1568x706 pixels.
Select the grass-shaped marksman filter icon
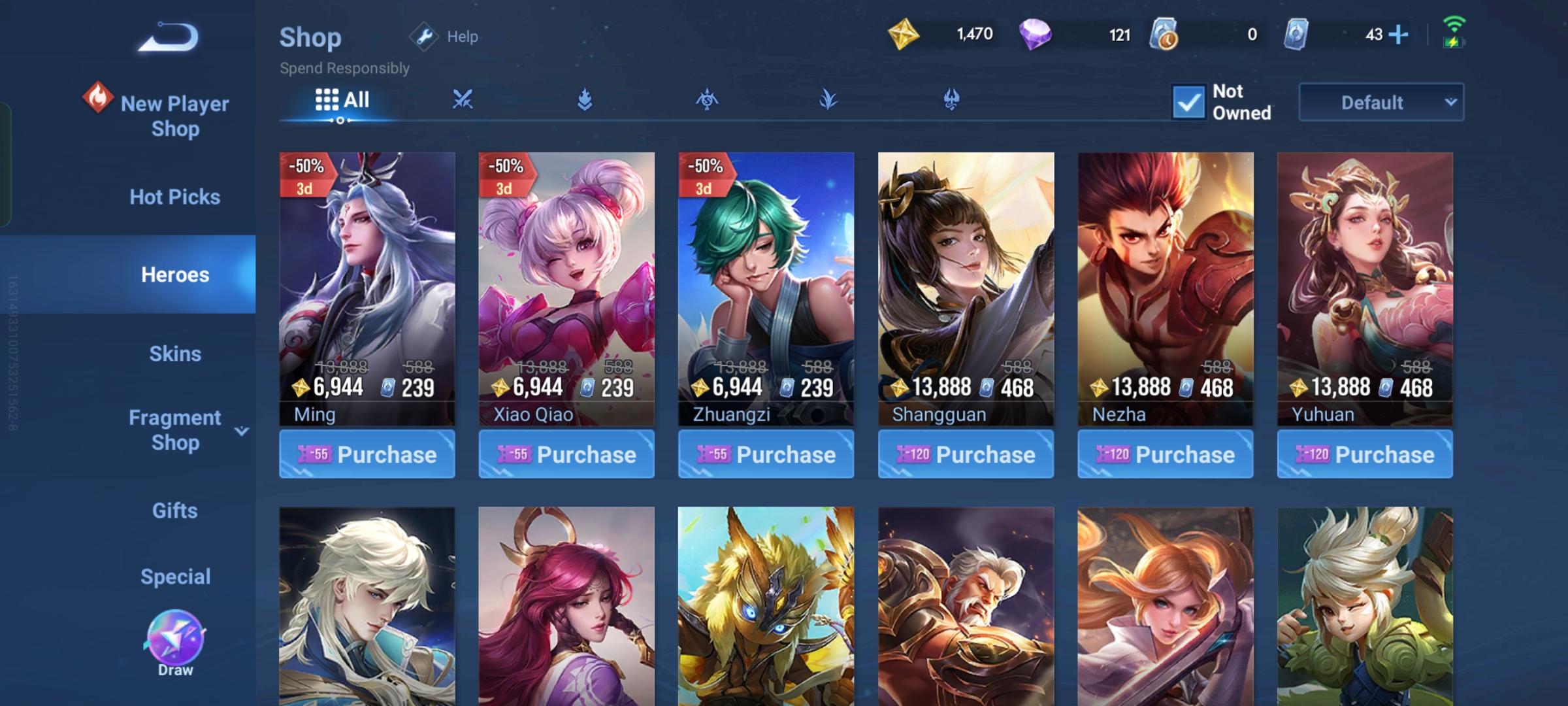tap(828, 99)
